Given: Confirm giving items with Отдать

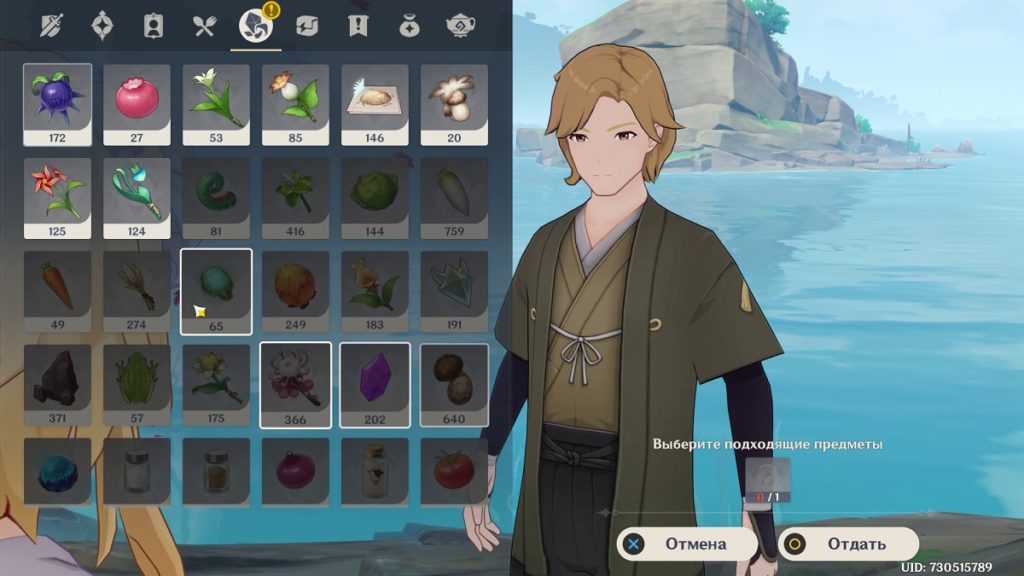Looking at the screenshot, I should pyautogui.click(x=848, y=544).
